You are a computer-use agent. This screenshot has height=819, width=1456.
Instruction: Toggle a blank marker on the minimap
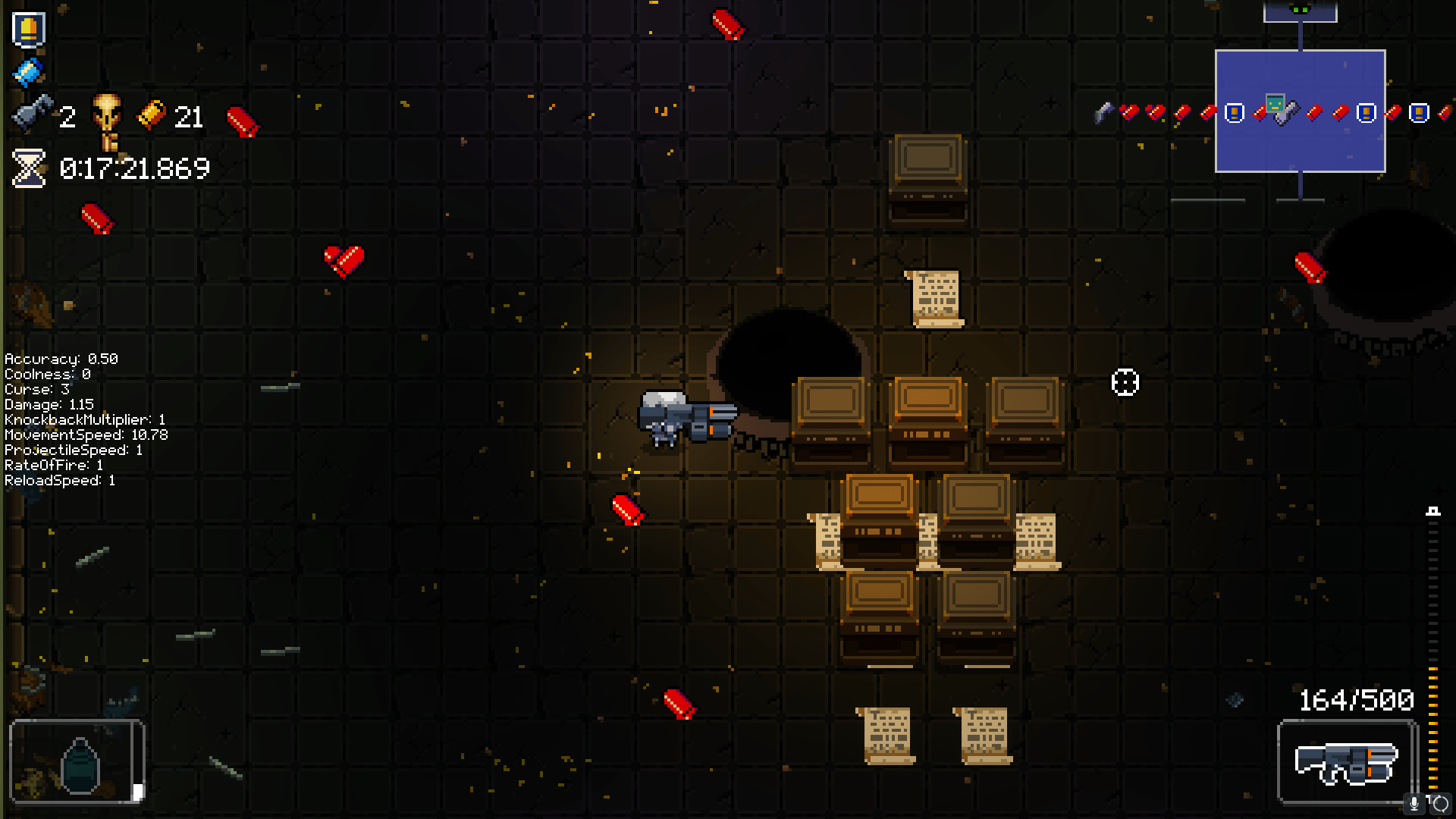point(1235,111)
